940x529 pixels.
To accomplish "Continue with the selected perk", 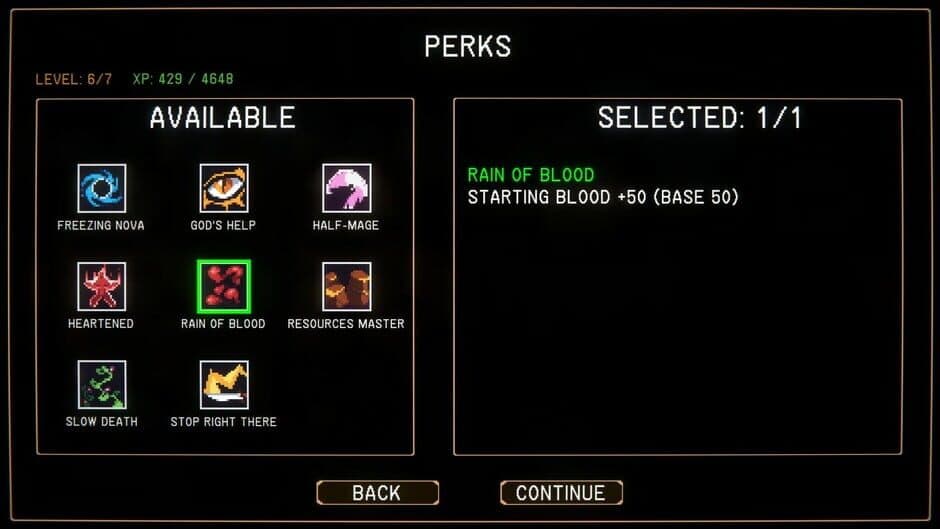I will point(560,493).
